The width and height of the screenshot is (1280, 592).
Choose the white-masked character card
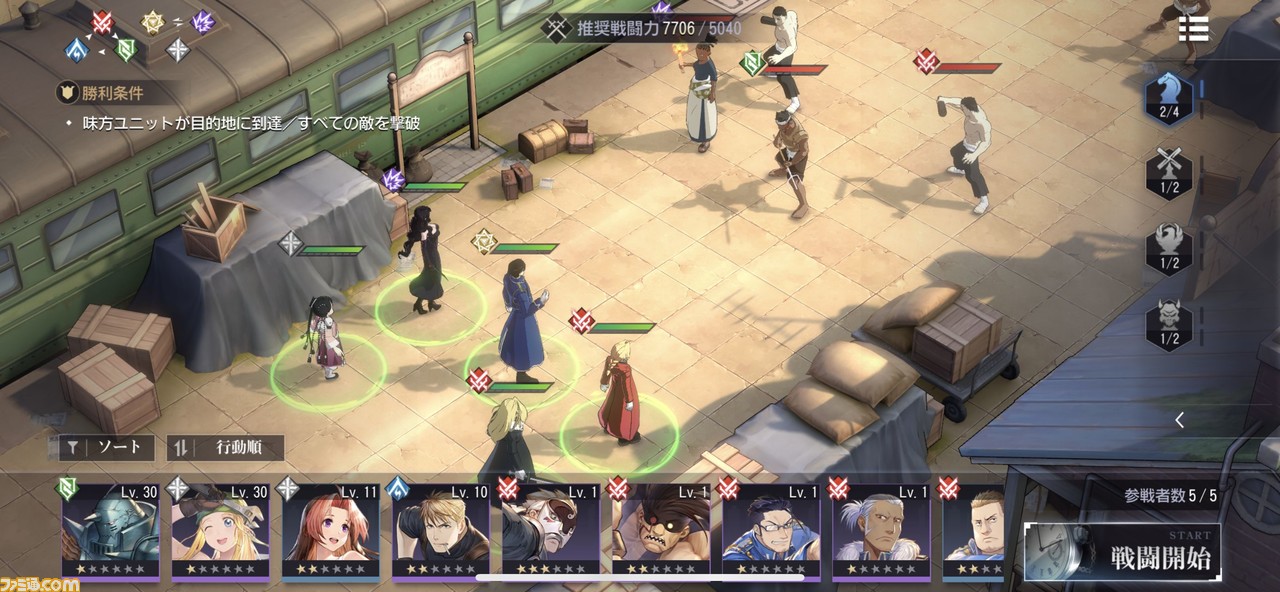pyautogui.click(x=550, y=531)
